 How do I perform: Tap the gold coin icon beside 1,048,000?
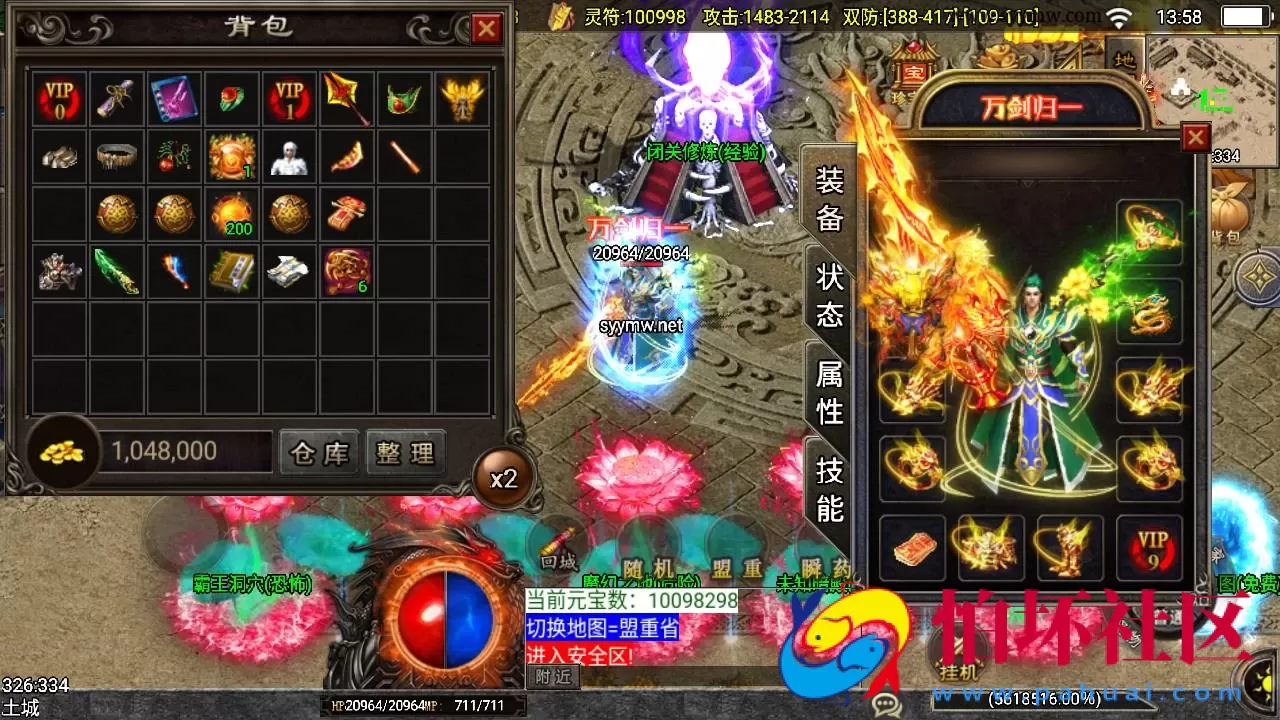click(x=62, y=451)
